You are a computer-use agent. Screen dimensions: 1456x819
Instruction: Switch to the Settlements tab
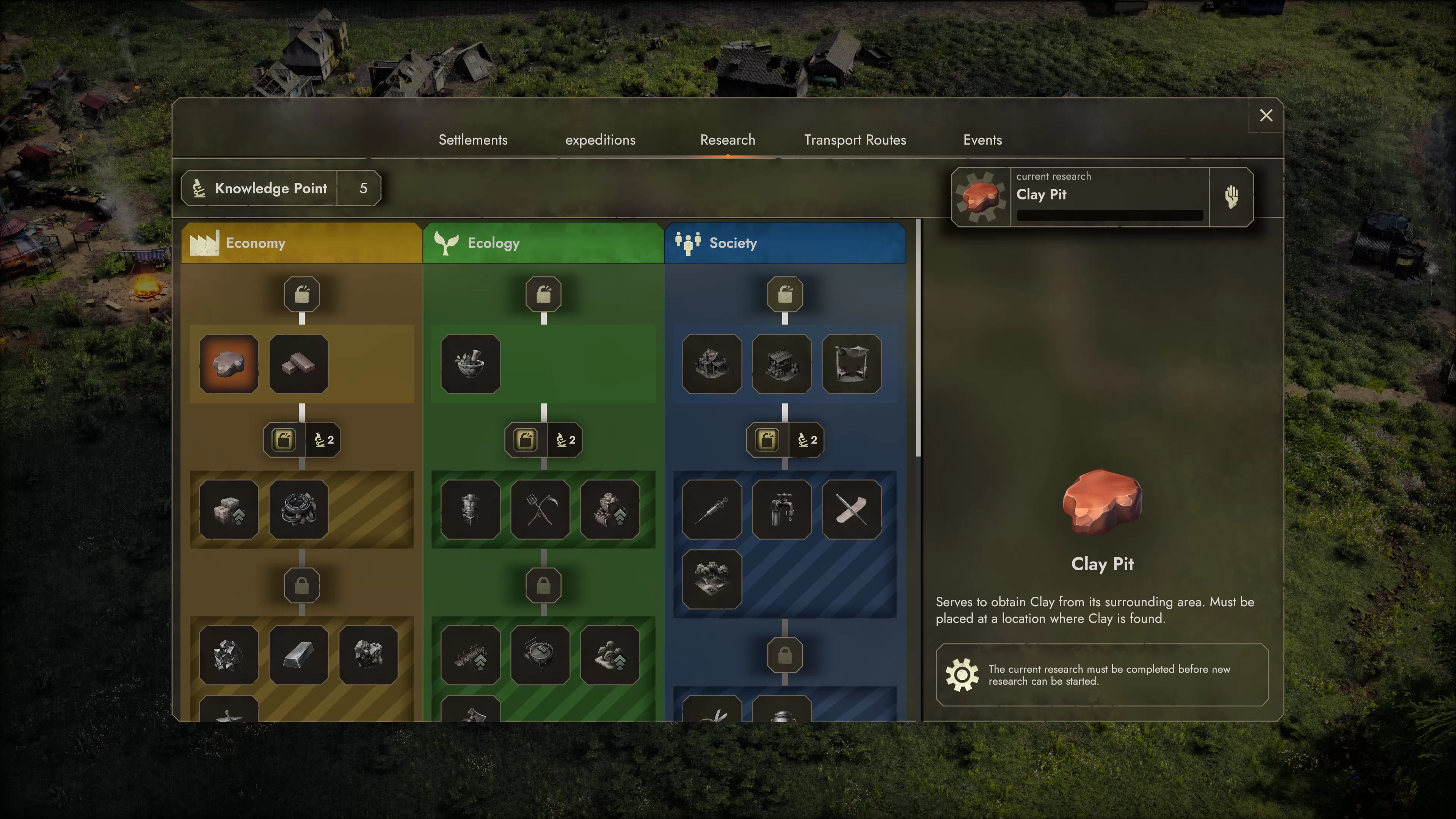[473, 140]
